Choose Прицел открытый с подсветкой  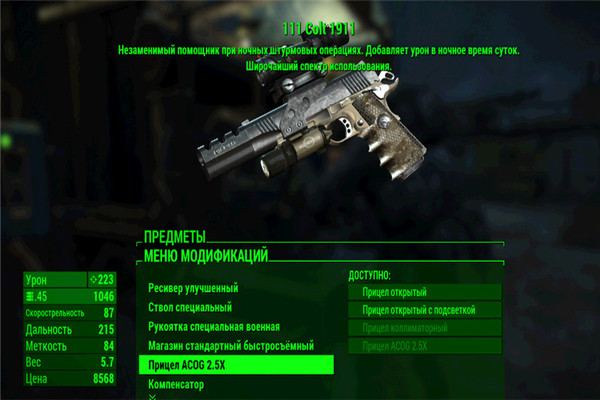(x=424, y=310)
